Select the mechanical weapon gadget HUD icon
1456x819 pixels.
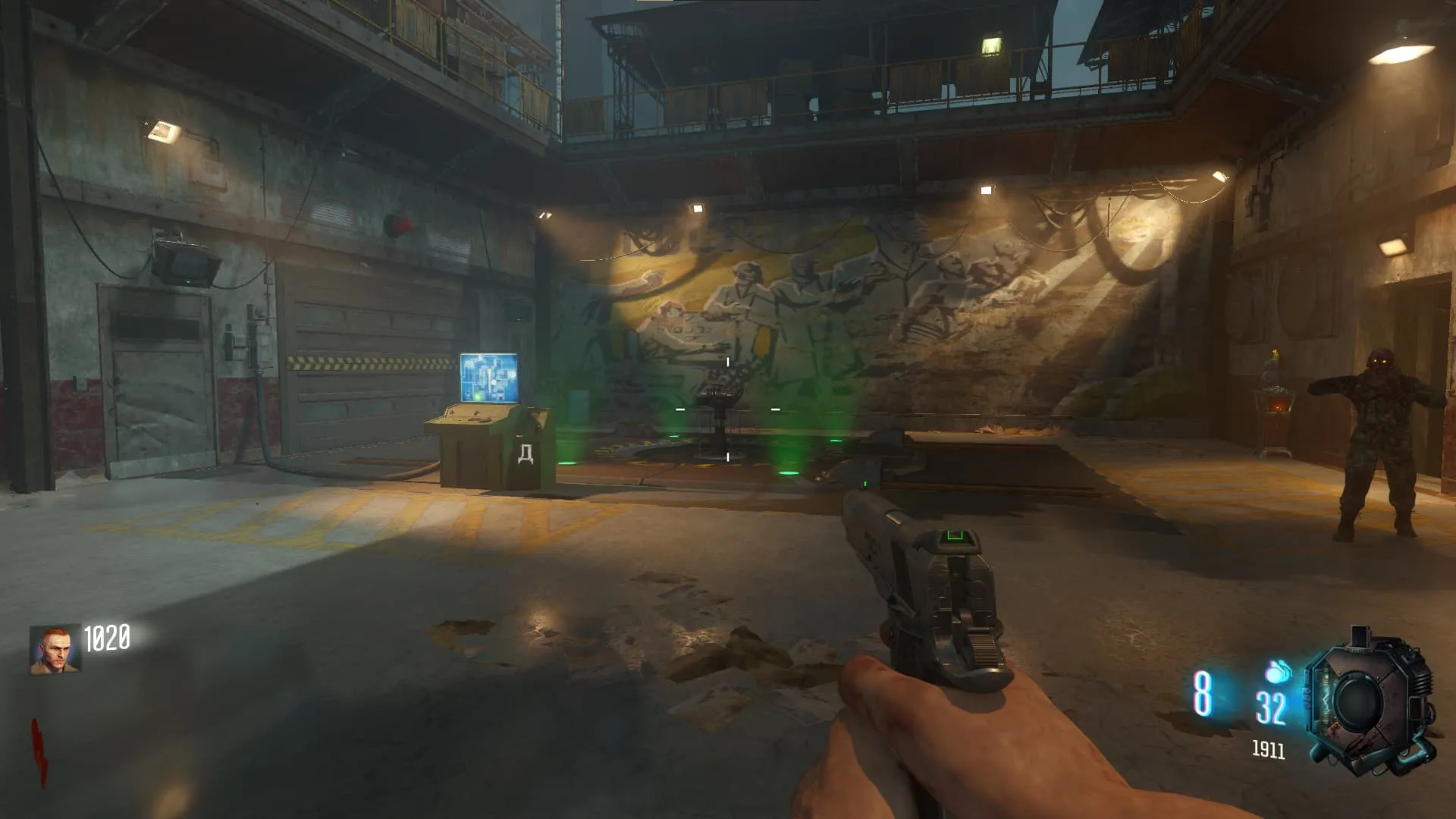pyautogui.click(x=1369, y=703)
